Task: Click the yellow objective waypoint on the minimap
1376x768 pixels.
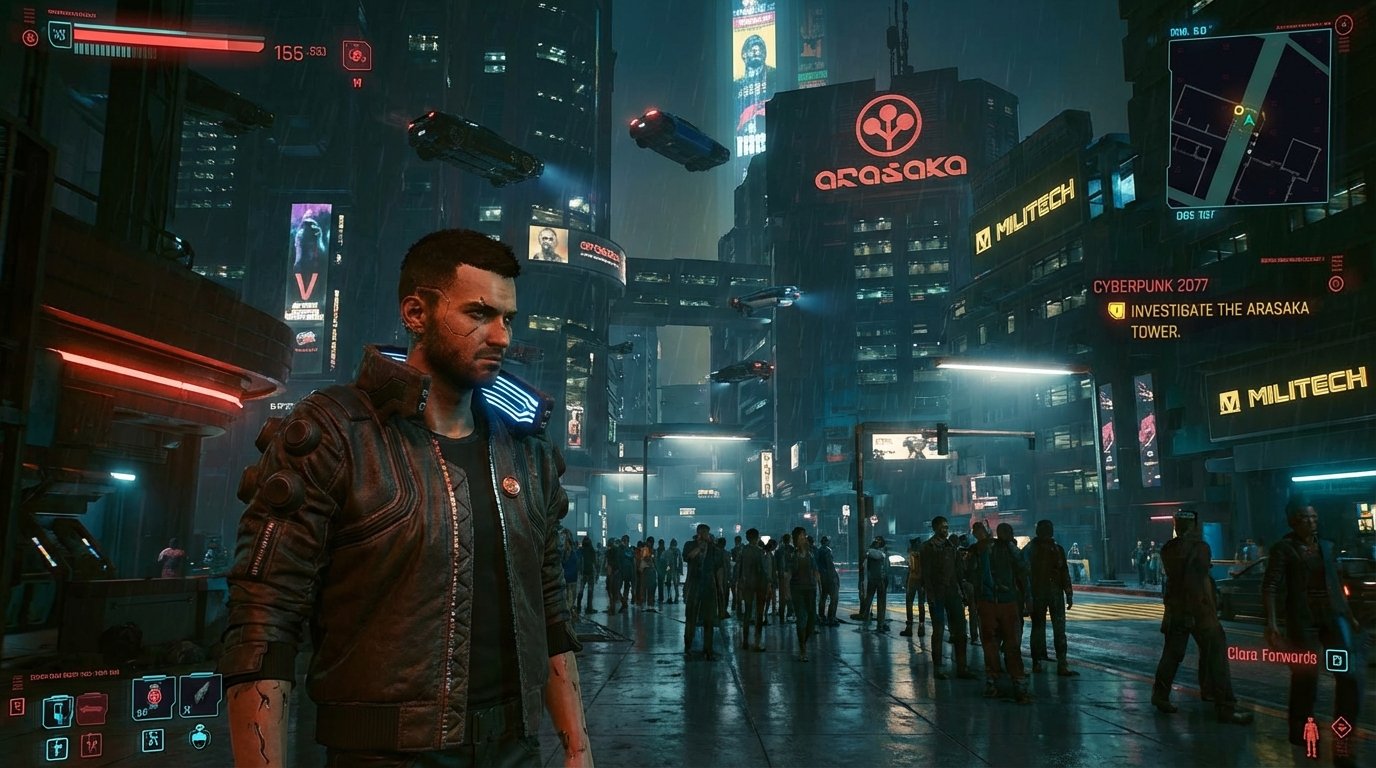Action: 1240,110
